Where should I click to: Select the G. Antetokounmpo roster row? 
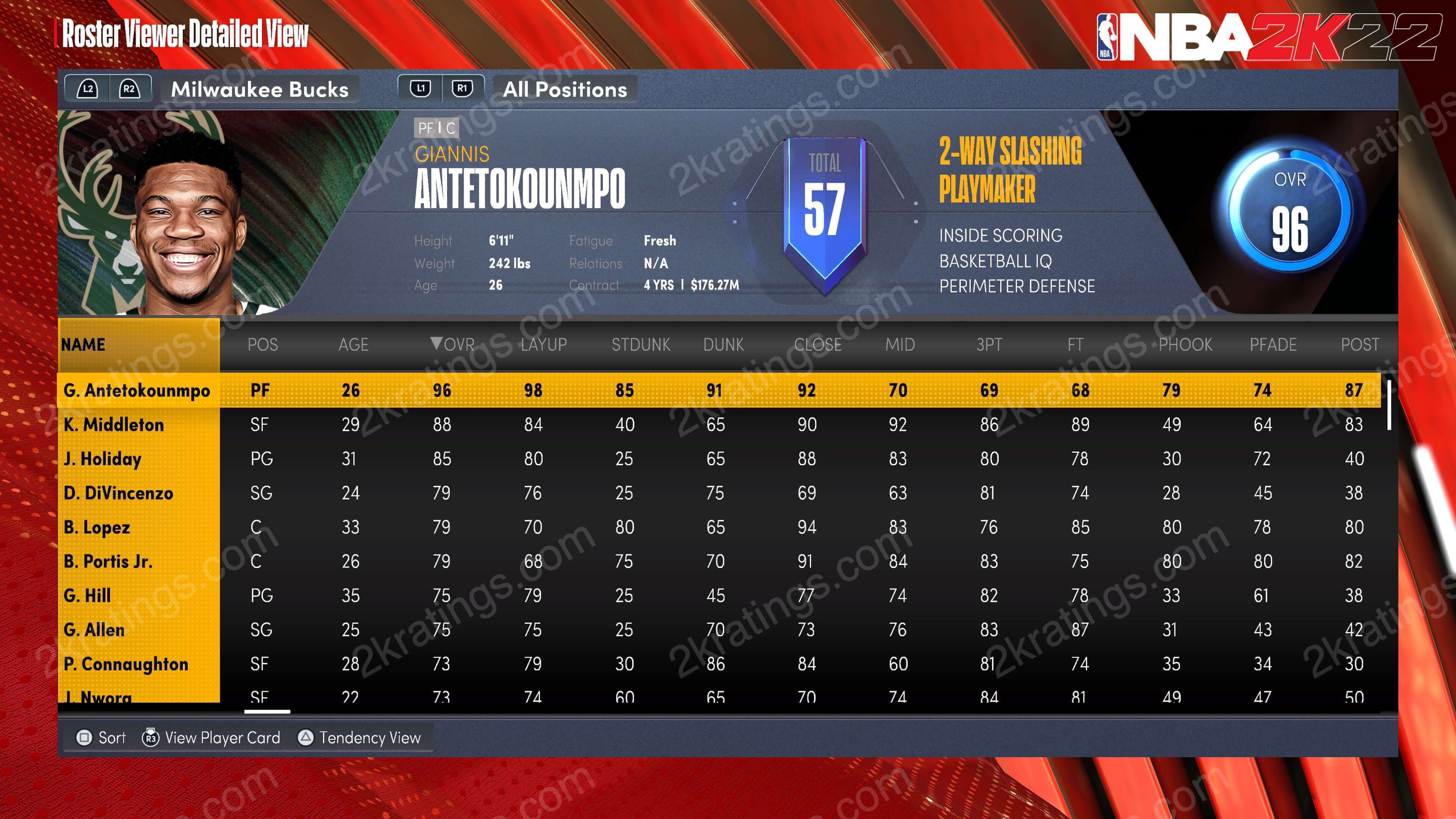click(137, 391)
